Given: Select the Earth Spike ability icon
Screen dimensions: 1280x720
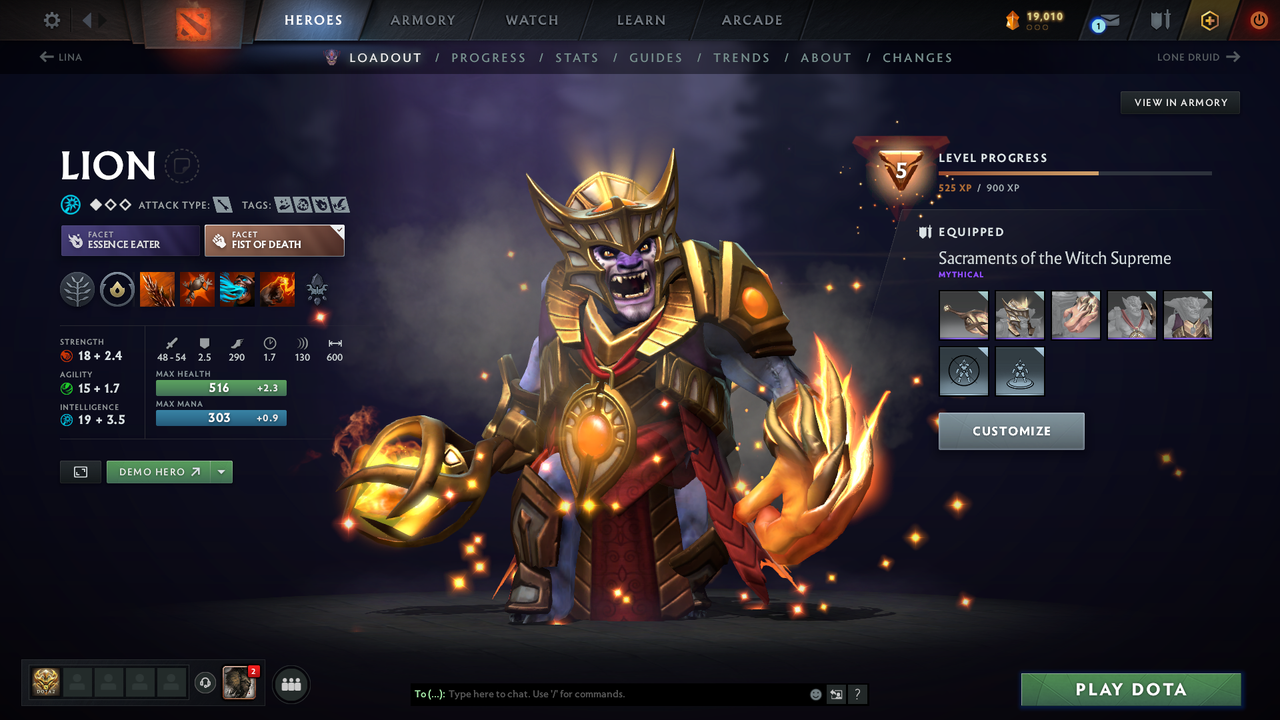Looking at the screenshot, I should [x=157, y=290].
